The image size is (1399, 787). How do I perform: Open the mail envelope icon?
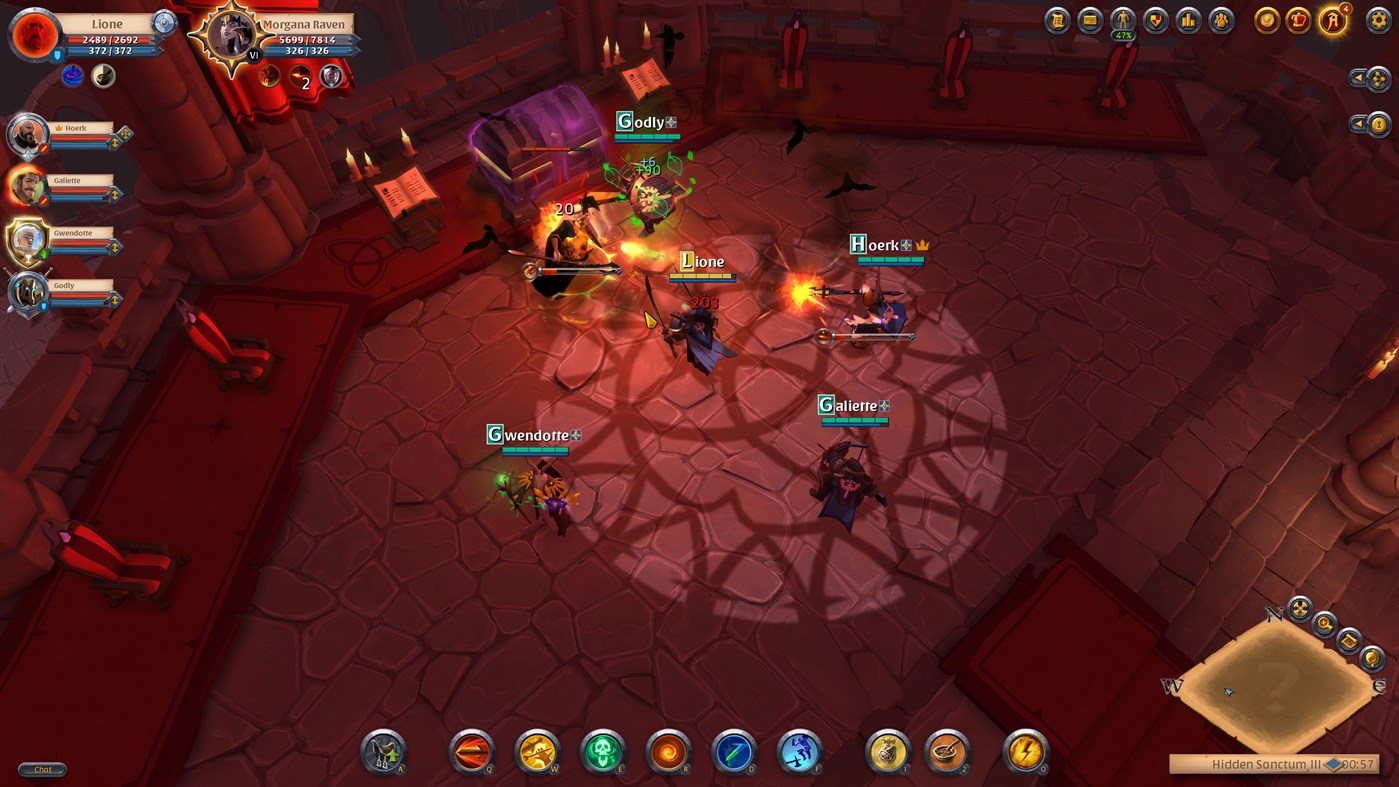[1088, 19]
